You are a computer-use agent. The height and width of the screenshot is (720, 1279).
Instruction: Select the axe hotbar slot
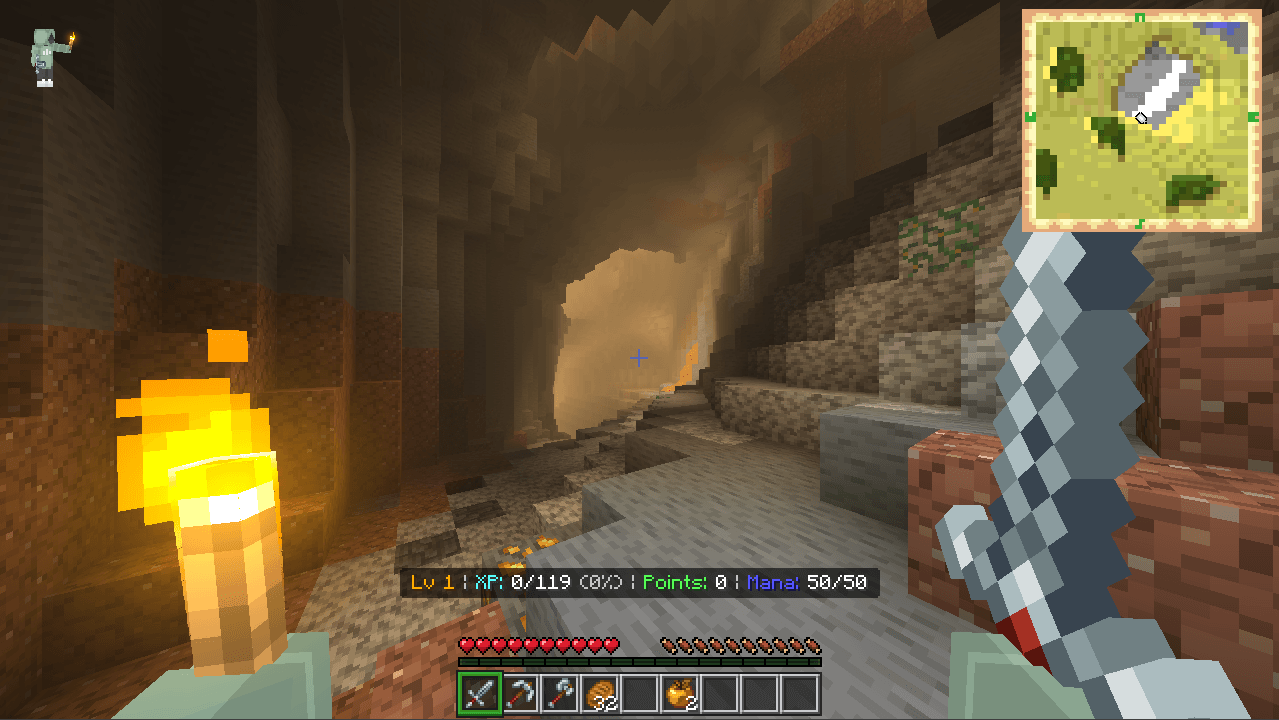[558, 693]
